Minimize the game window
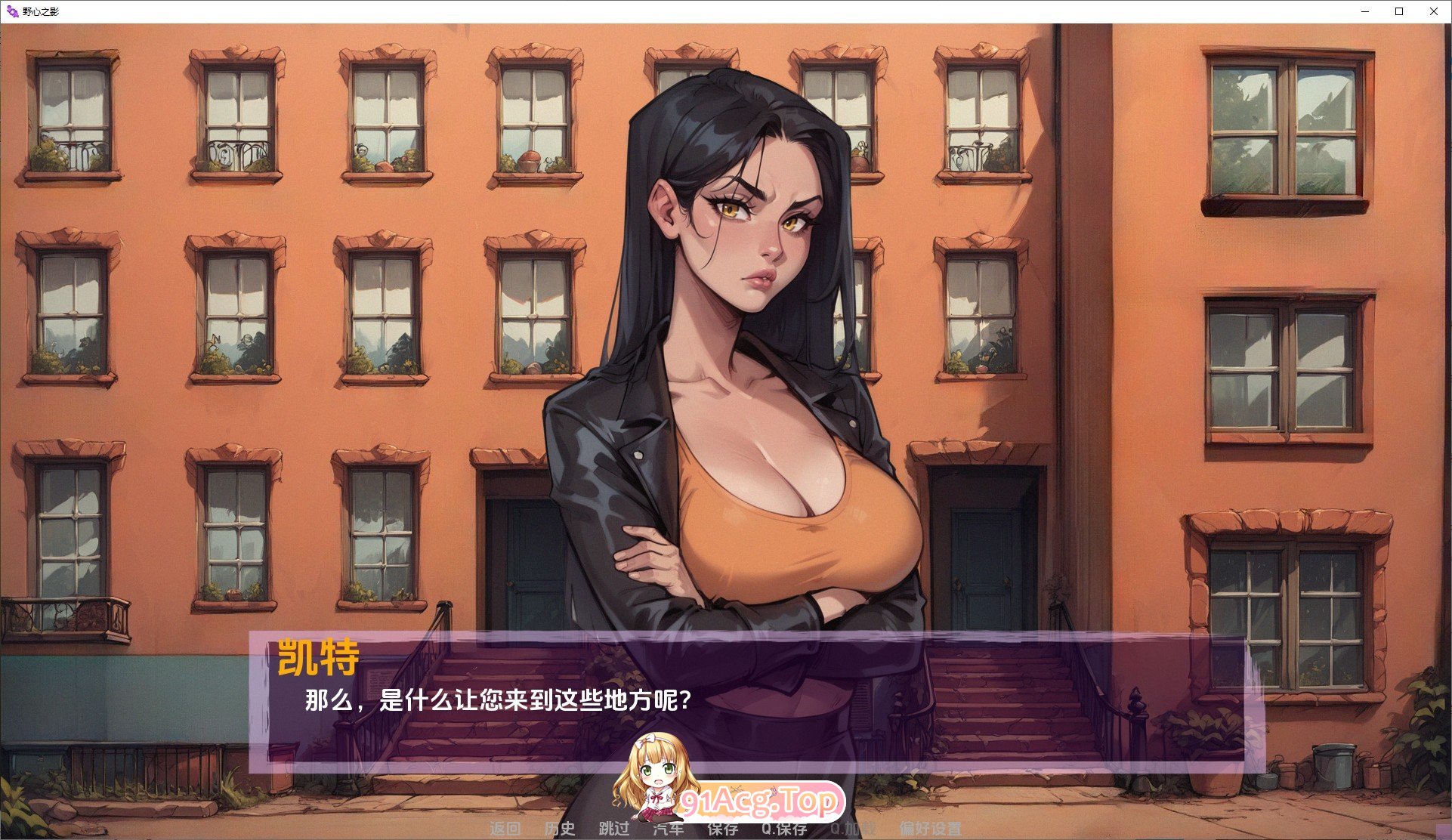The height and width of the screenshot is (840, 1452). 1365,11
